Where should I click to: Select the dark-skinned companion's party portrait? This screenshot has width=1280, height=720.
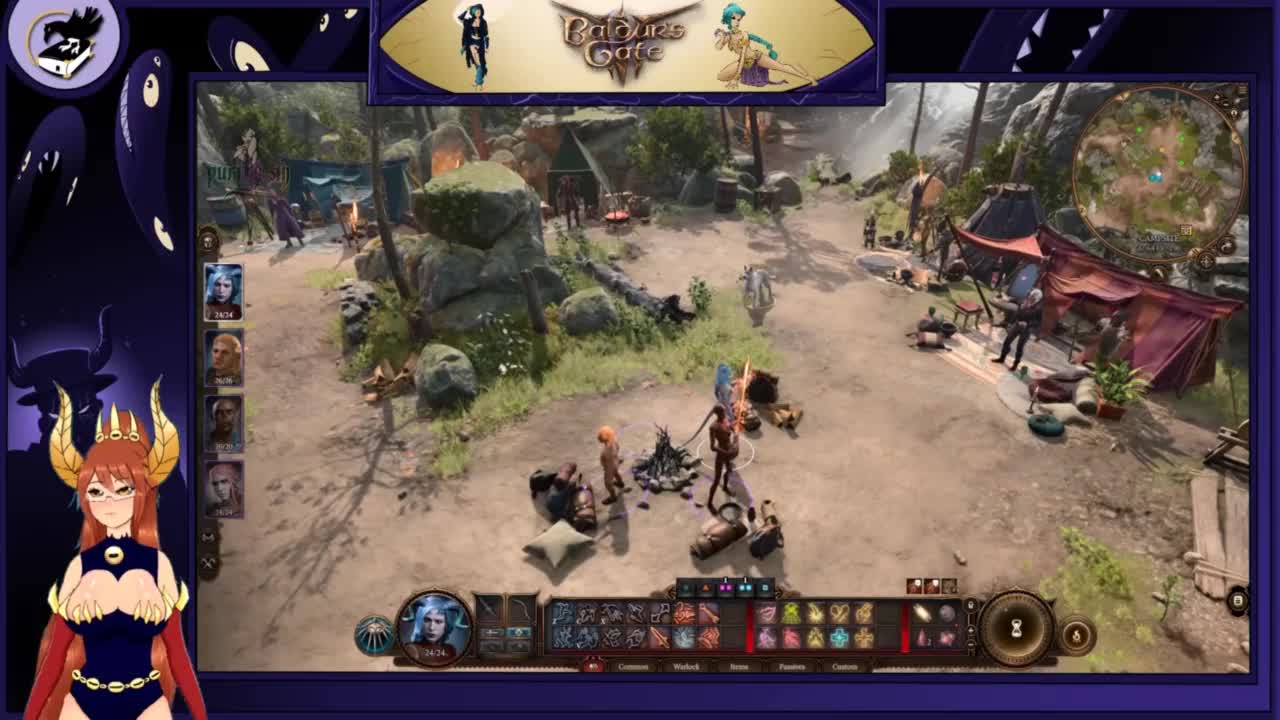pos(223,423)
